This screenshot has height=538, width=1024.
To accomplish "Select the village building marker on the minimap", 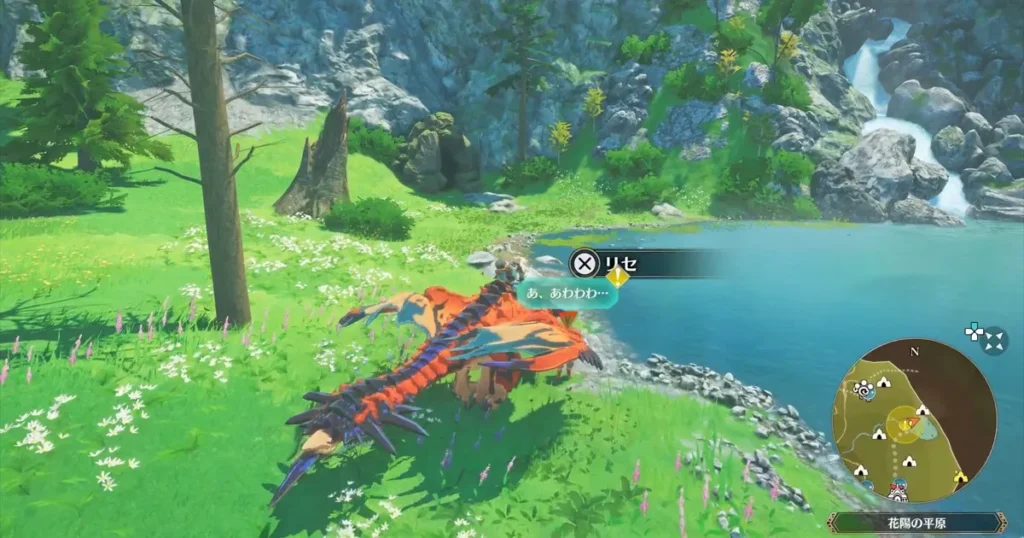I will coord(897,490).
